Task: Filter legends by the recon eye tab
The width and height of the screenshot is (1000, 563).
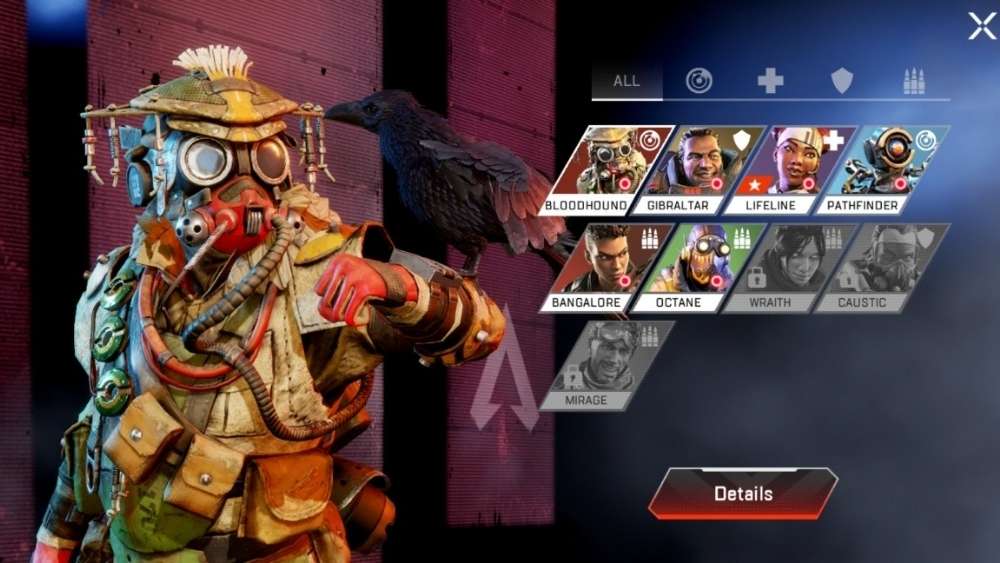Action: pos(699,81)
